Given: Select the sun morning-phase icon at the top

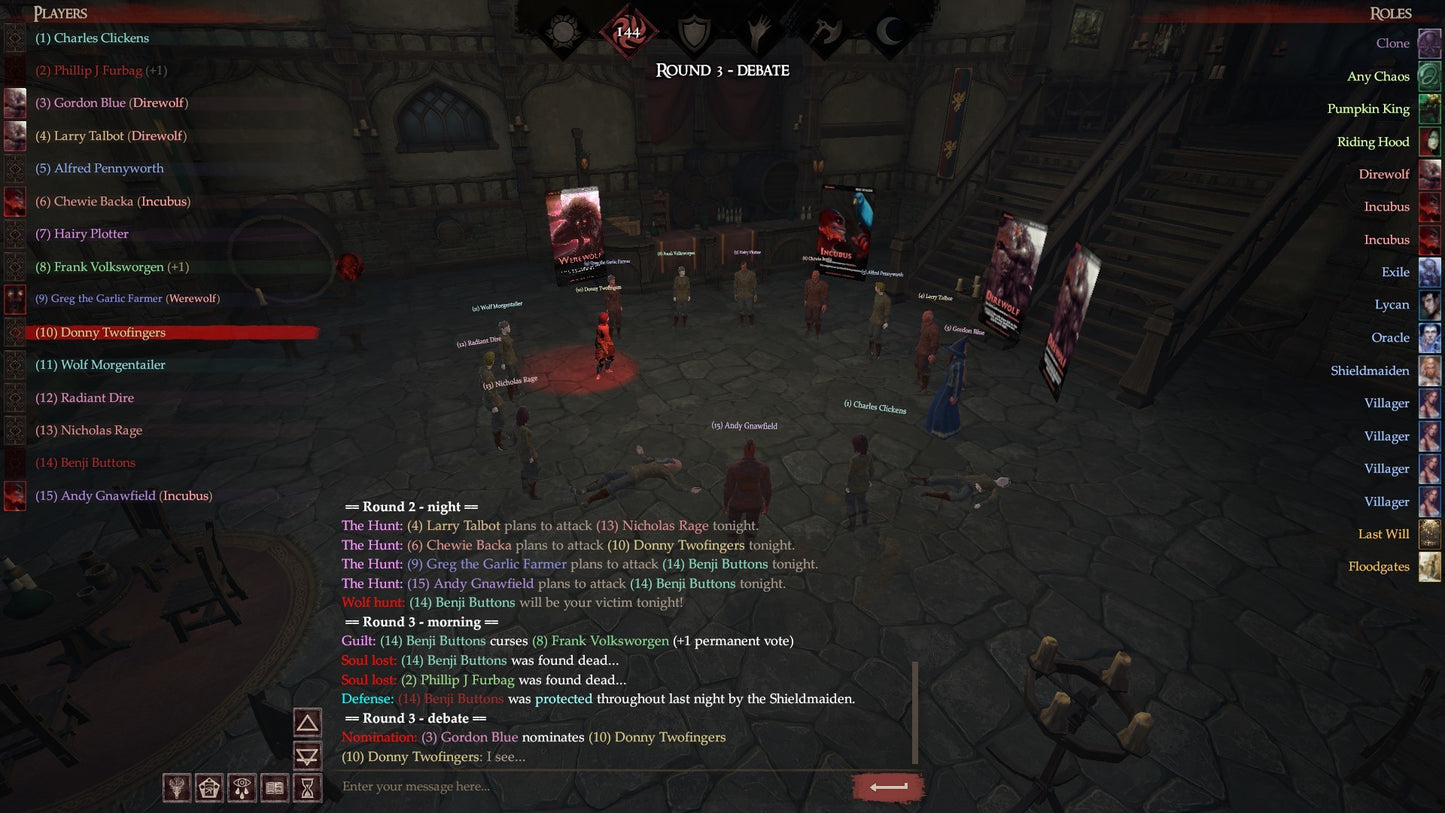Looking at the screenshot, I should tap(560, 30).
